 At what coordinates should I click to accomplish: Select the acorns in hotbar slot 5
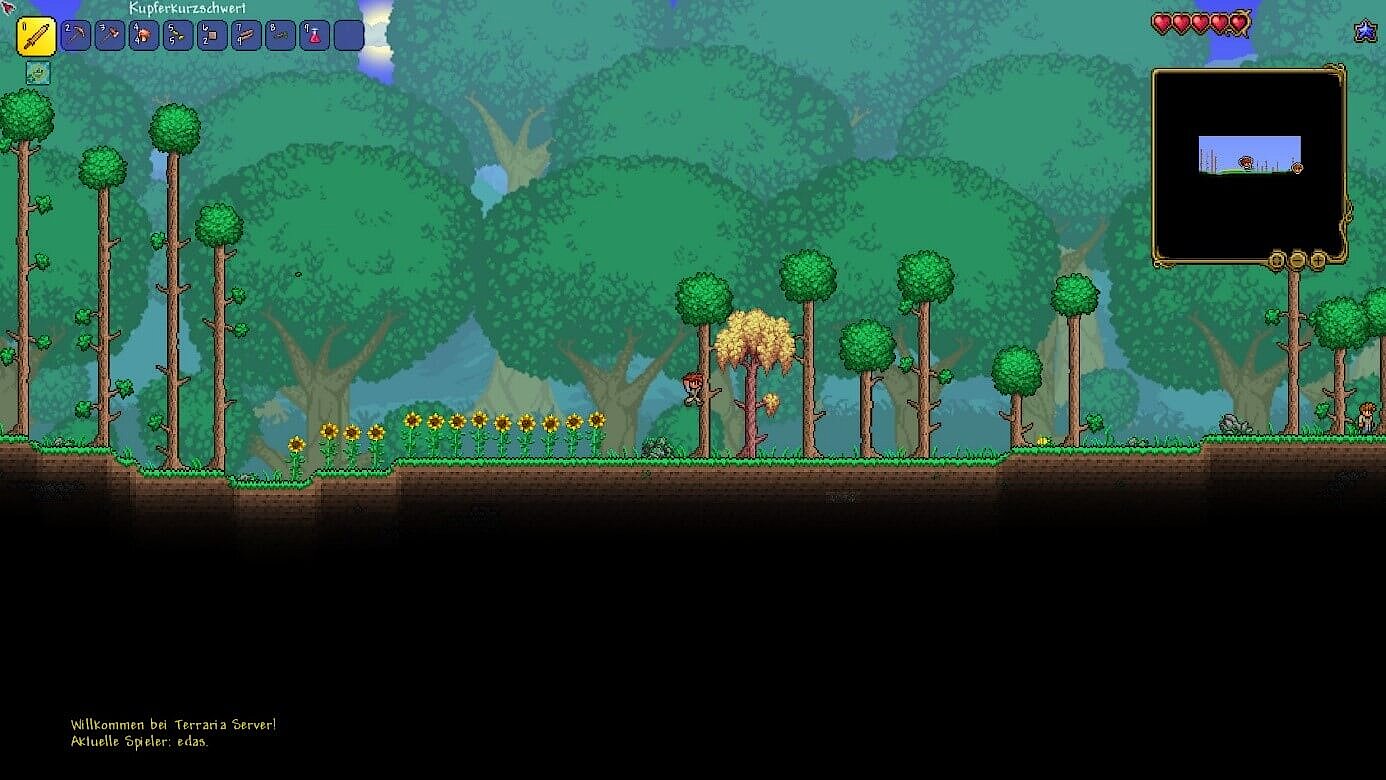177,35
